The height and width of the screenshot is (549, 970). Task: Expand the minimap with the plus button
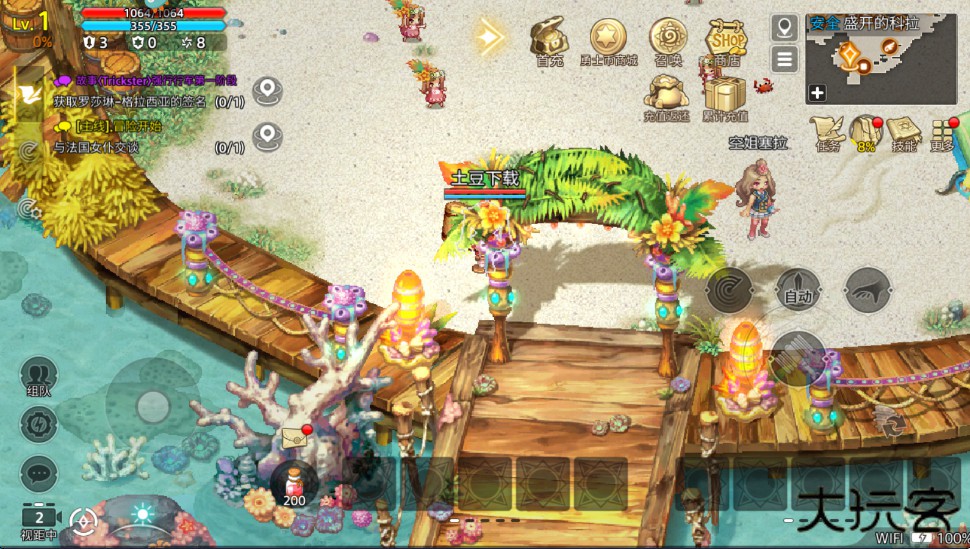click(x=817, y=93)
